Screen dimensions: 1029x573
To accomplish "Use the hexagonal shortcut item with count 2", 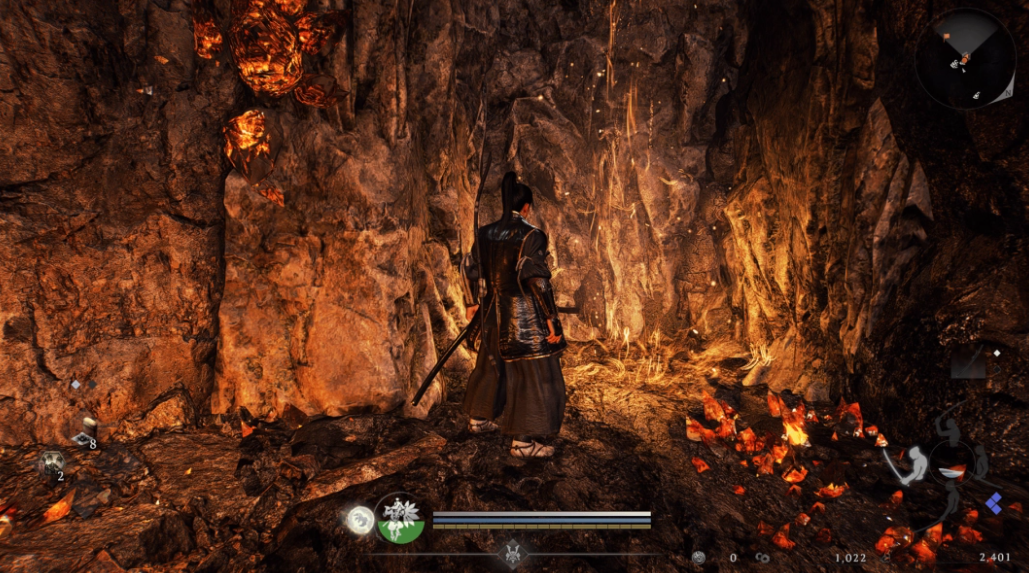I will tap(50, 463).
